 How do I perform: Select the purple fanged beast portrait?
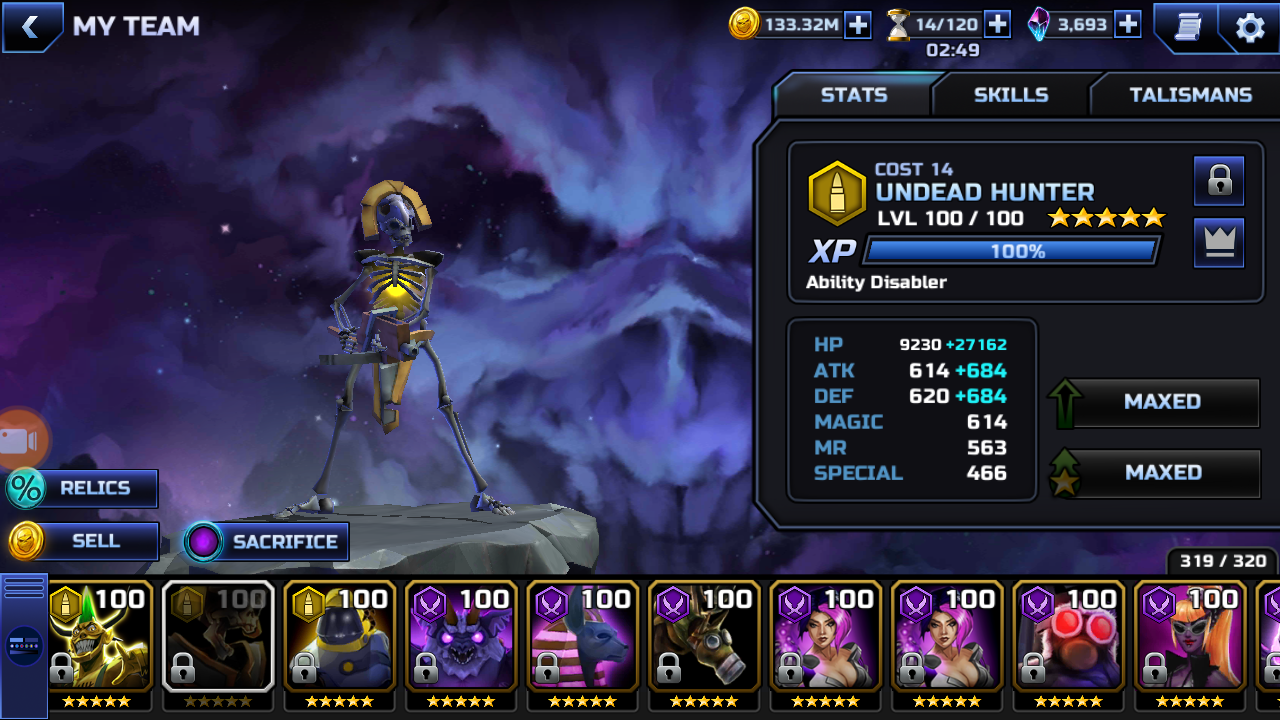pos(461,638)
